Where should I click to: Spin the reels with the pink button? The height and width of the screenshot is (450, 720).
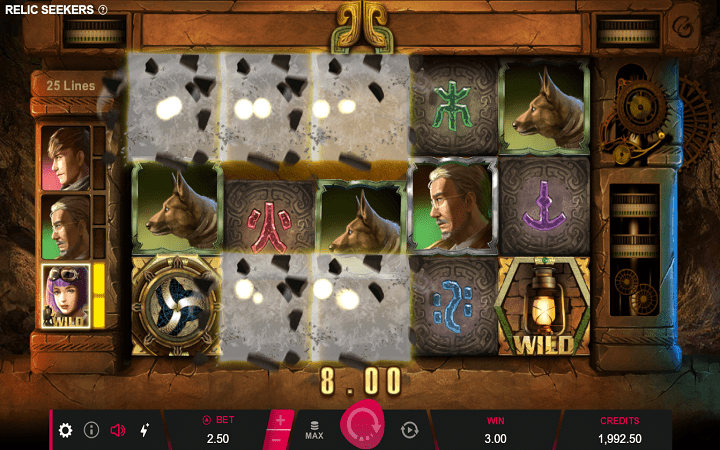[x=362, y=428]
